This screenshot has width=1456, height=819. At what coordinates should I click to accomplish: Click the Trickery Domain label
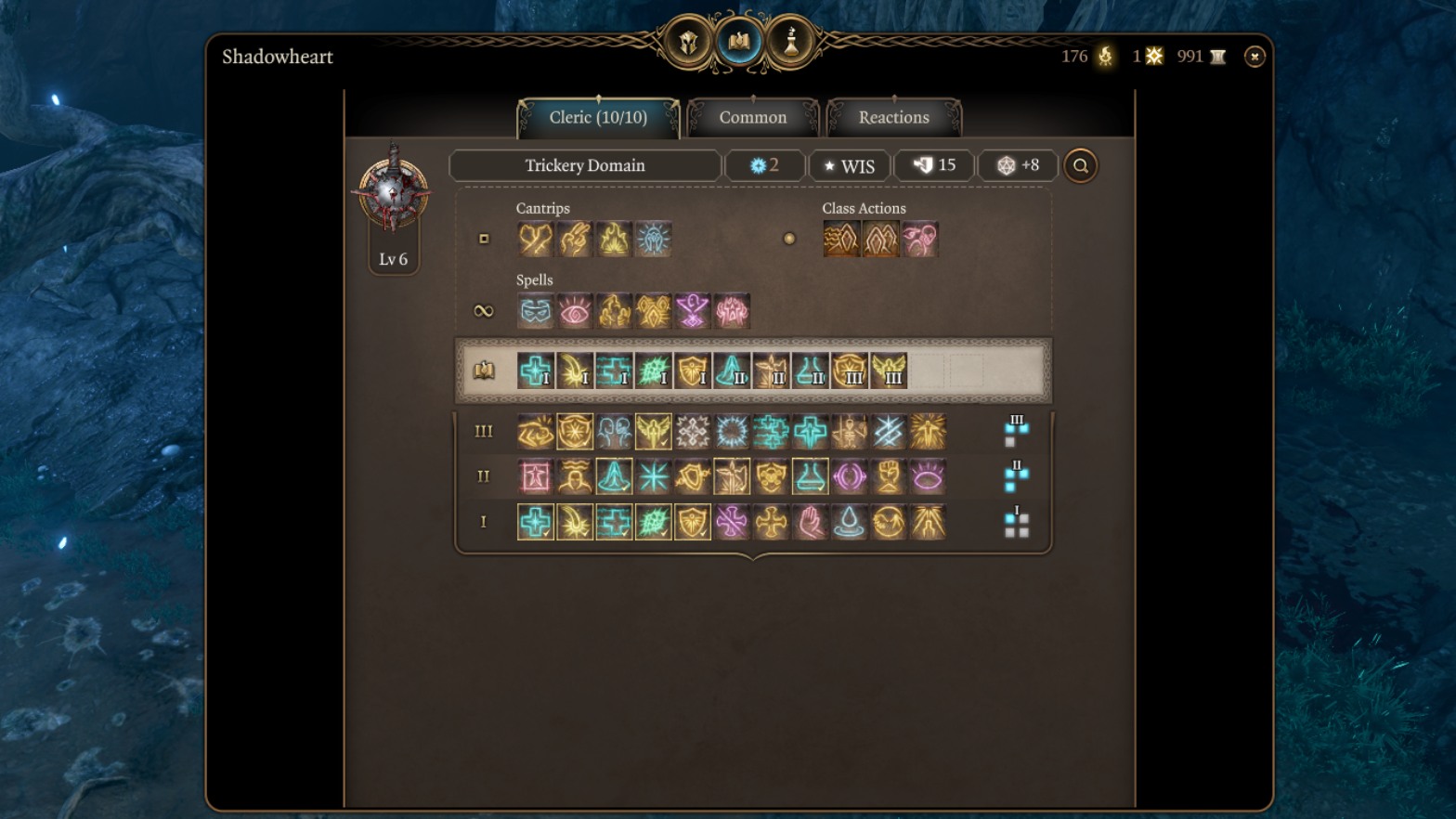pos(585,165)
